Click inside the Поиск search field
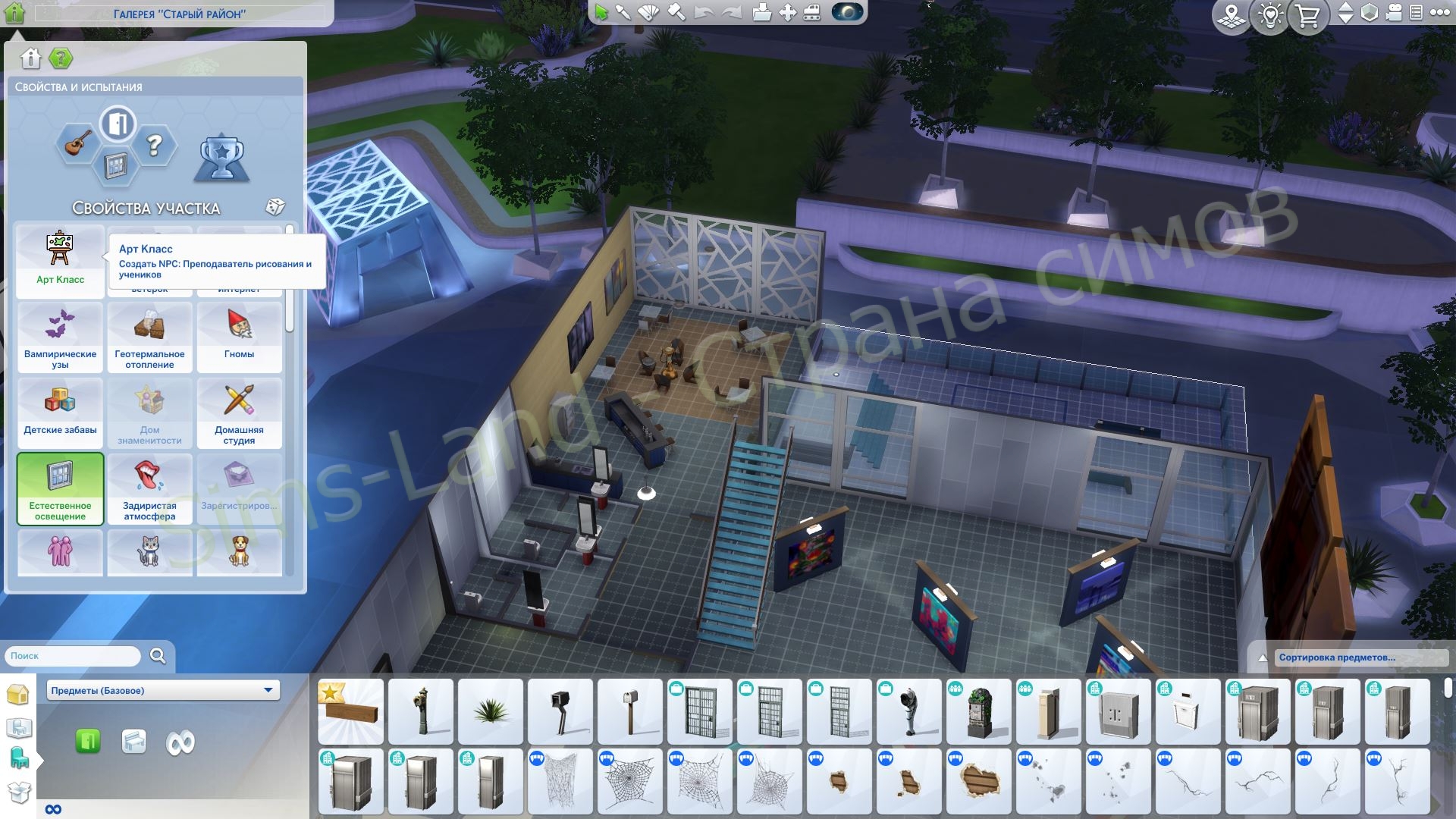The image size is (1456, 819). point(68,655)
